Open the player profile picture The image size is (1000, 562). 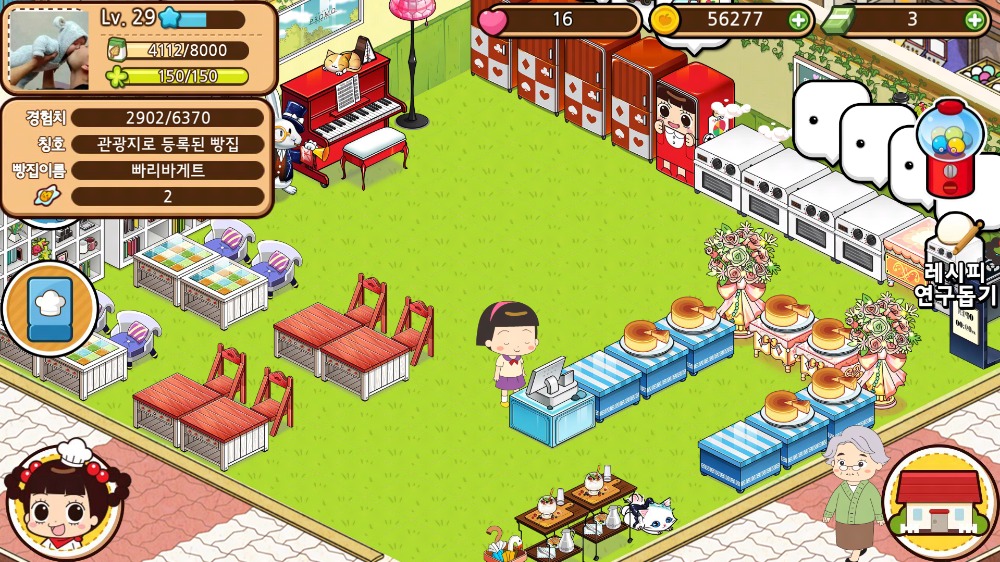click(48, 49)
